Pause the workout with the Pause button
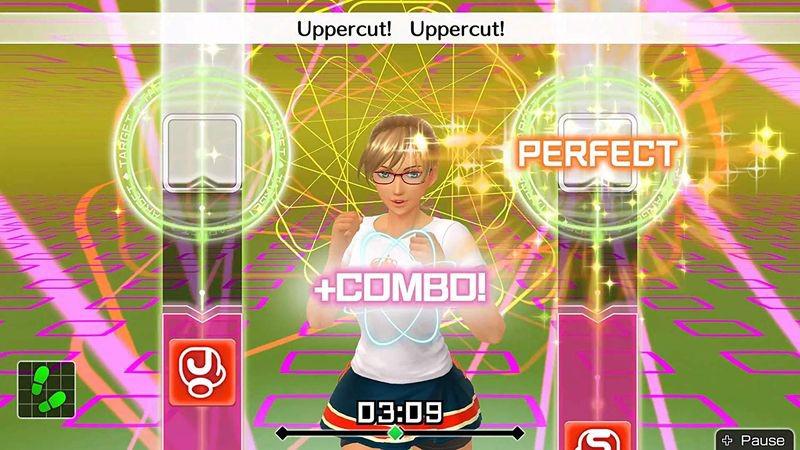This screenshot has height=450, width=800. click(x=754, y=439)
